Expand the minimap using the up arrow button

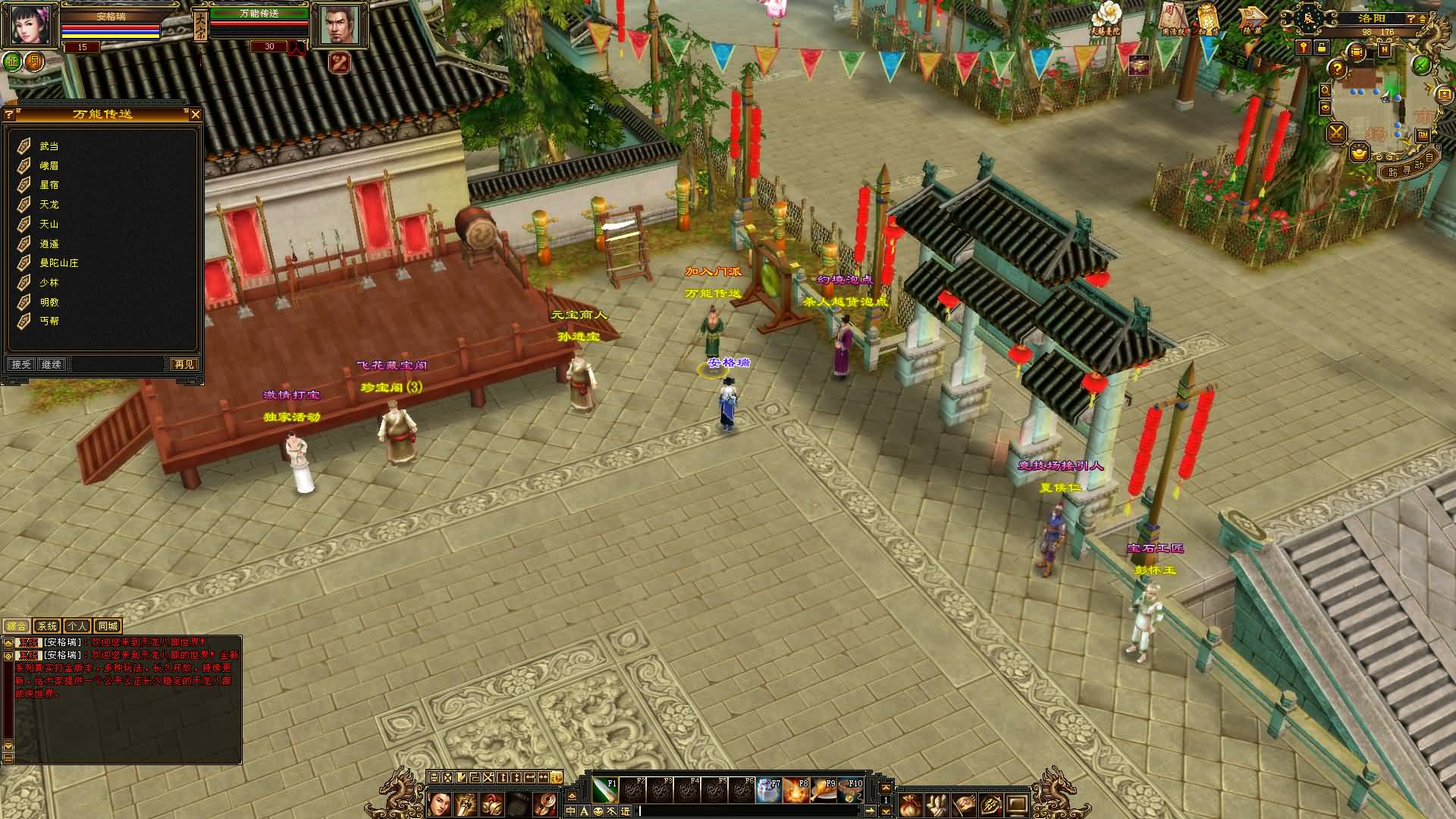[1423, 19]
